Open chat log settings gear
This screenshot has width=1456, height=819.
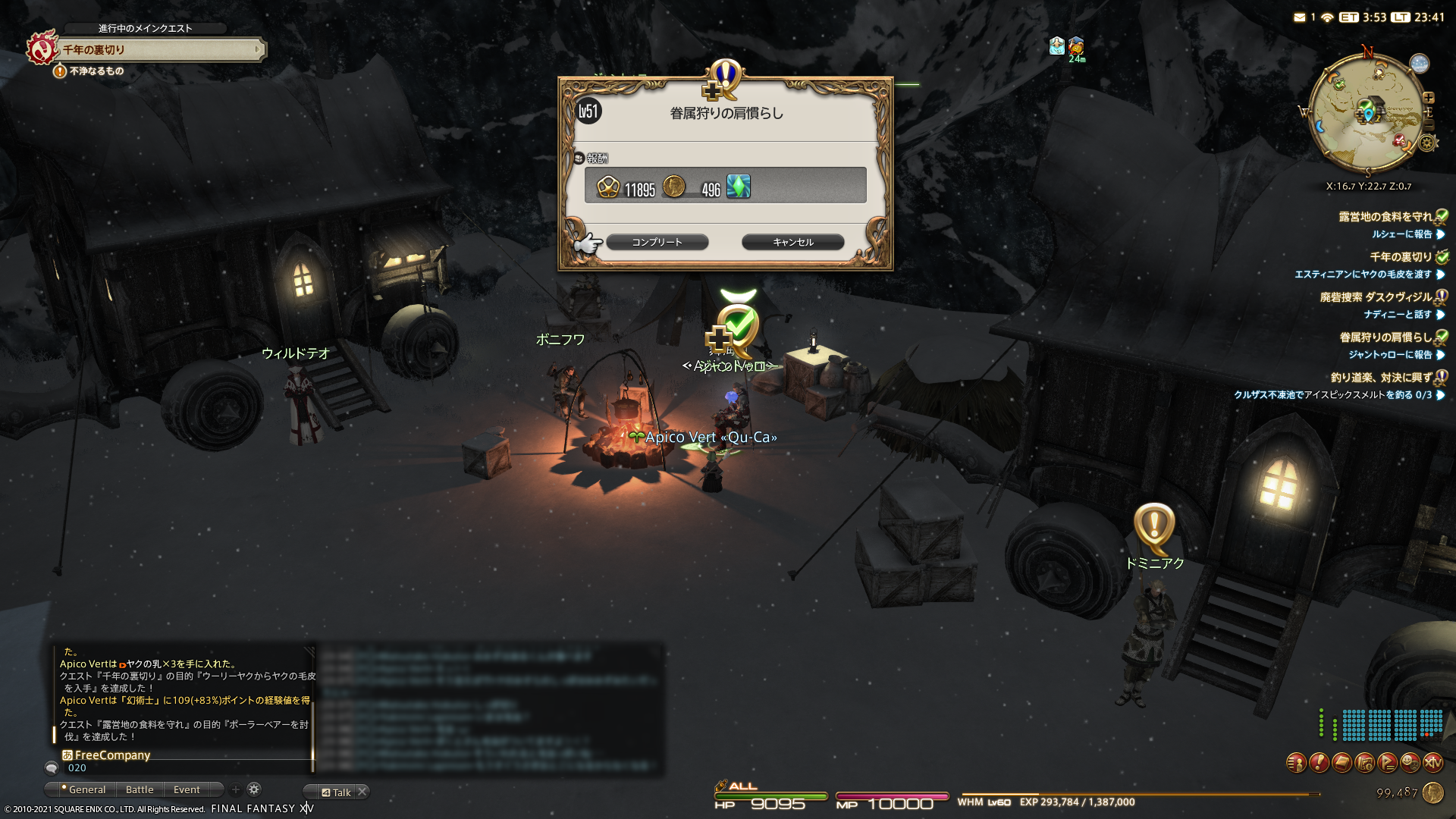[x=254, y=789]
